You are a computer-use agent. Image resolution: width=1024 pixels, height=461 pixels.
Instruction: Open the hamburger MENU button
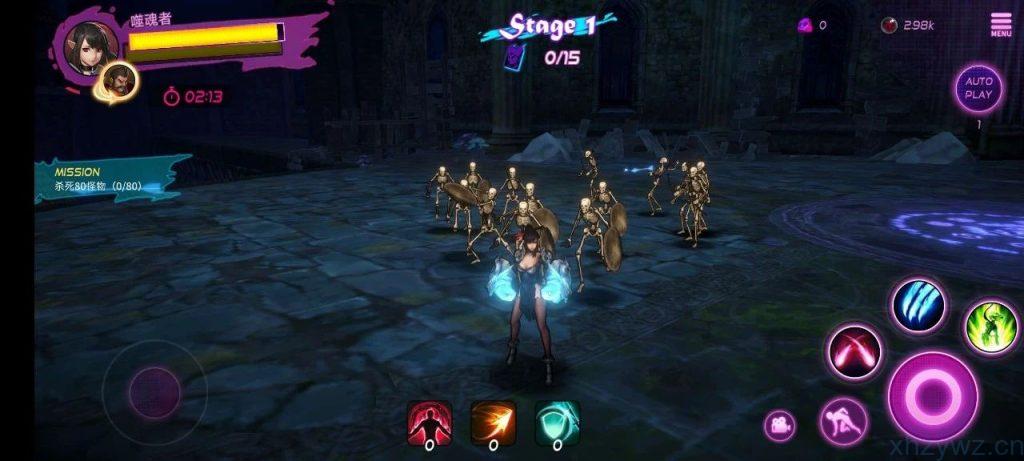pos(1000,24)
